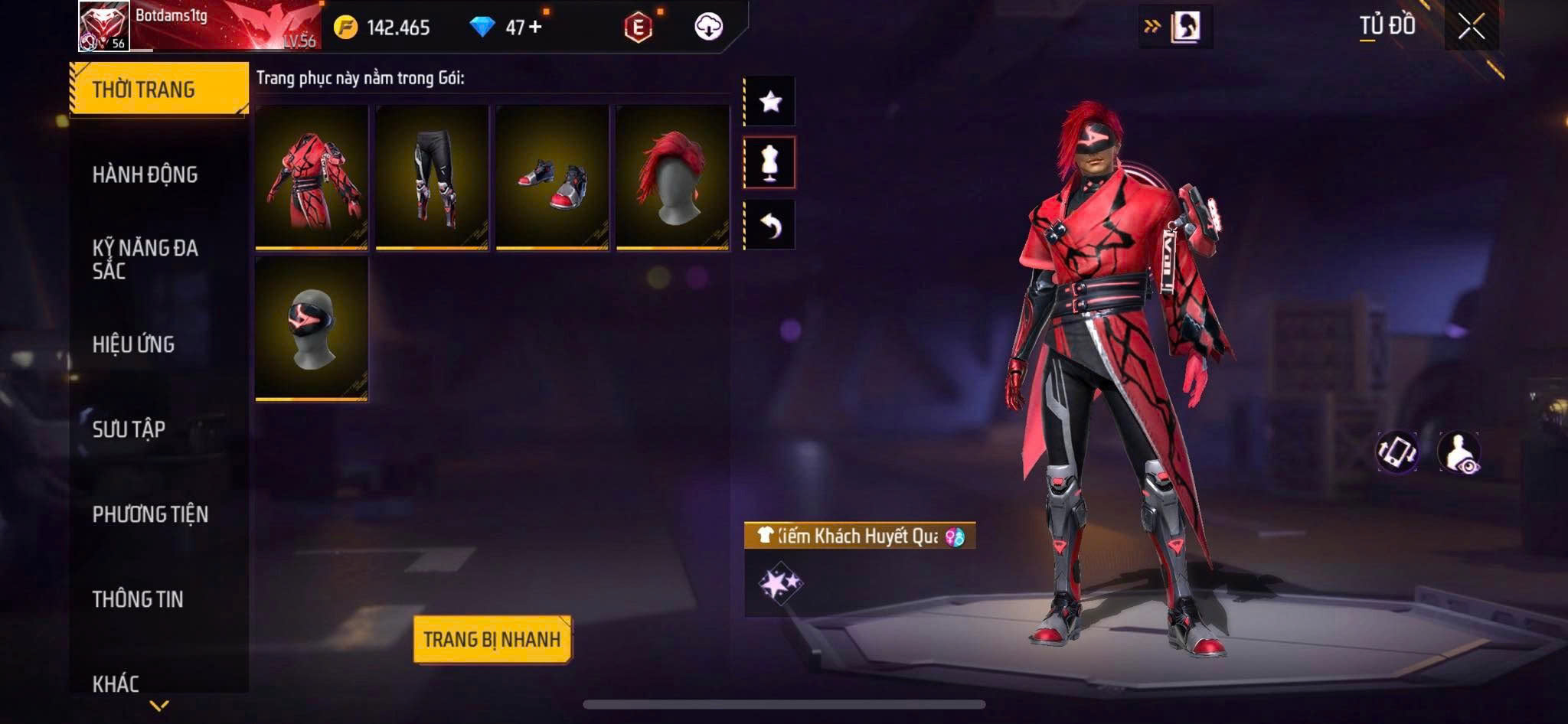Image resolution: width=1568 pixels, height=724 pixels.
Task: Select the red spiky hair item
Action: [x=672, y=177]
